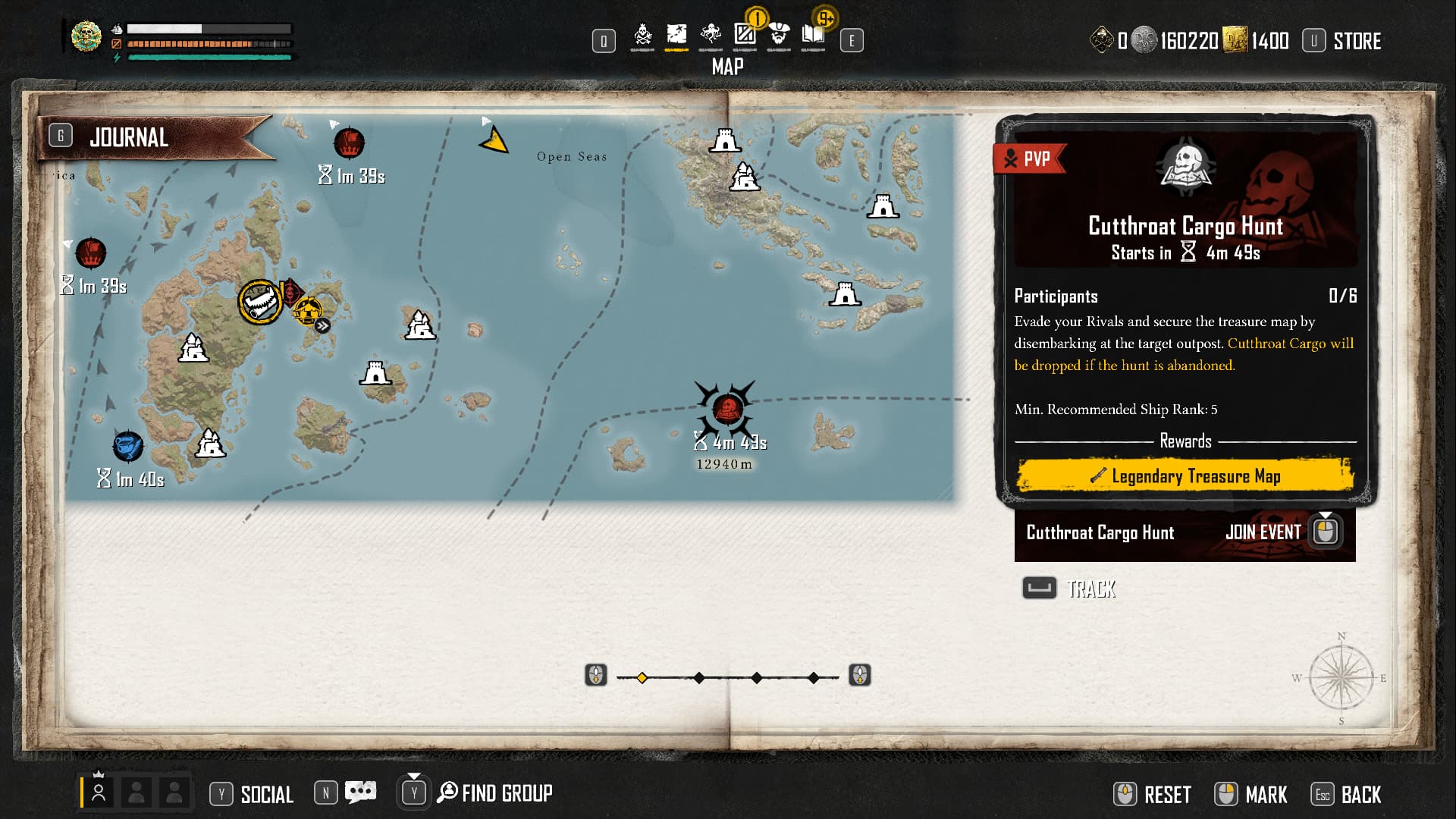Open the Store

(x=1356, y=41)
